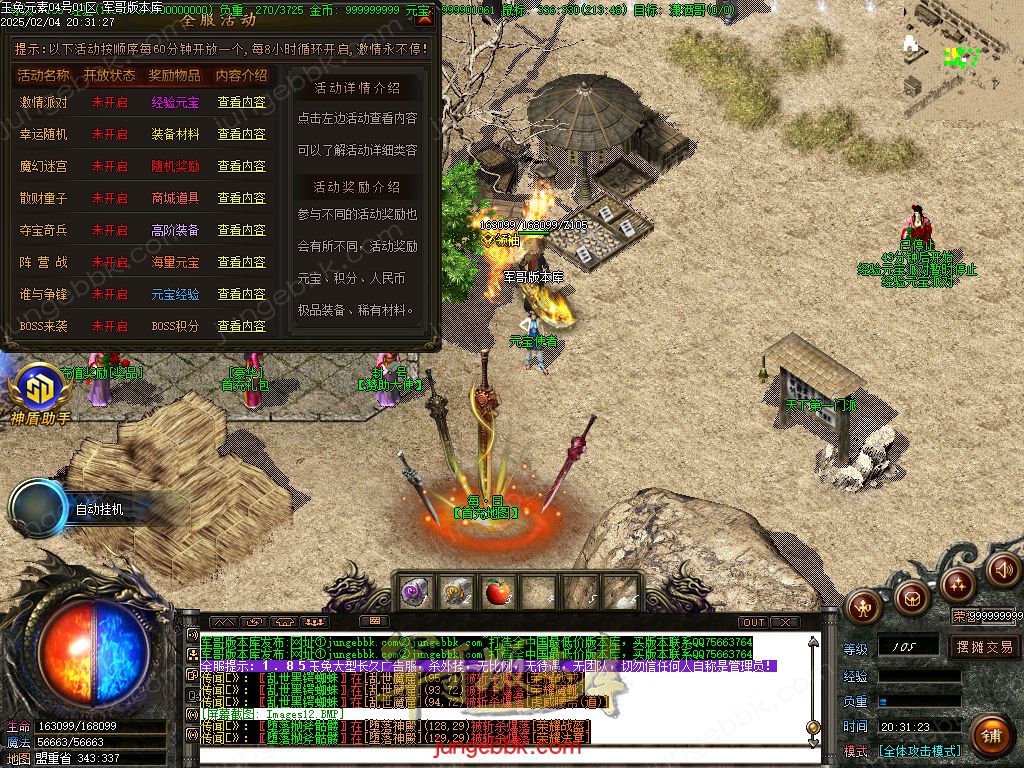Open the bag chest round icon

tap(911, 598)
